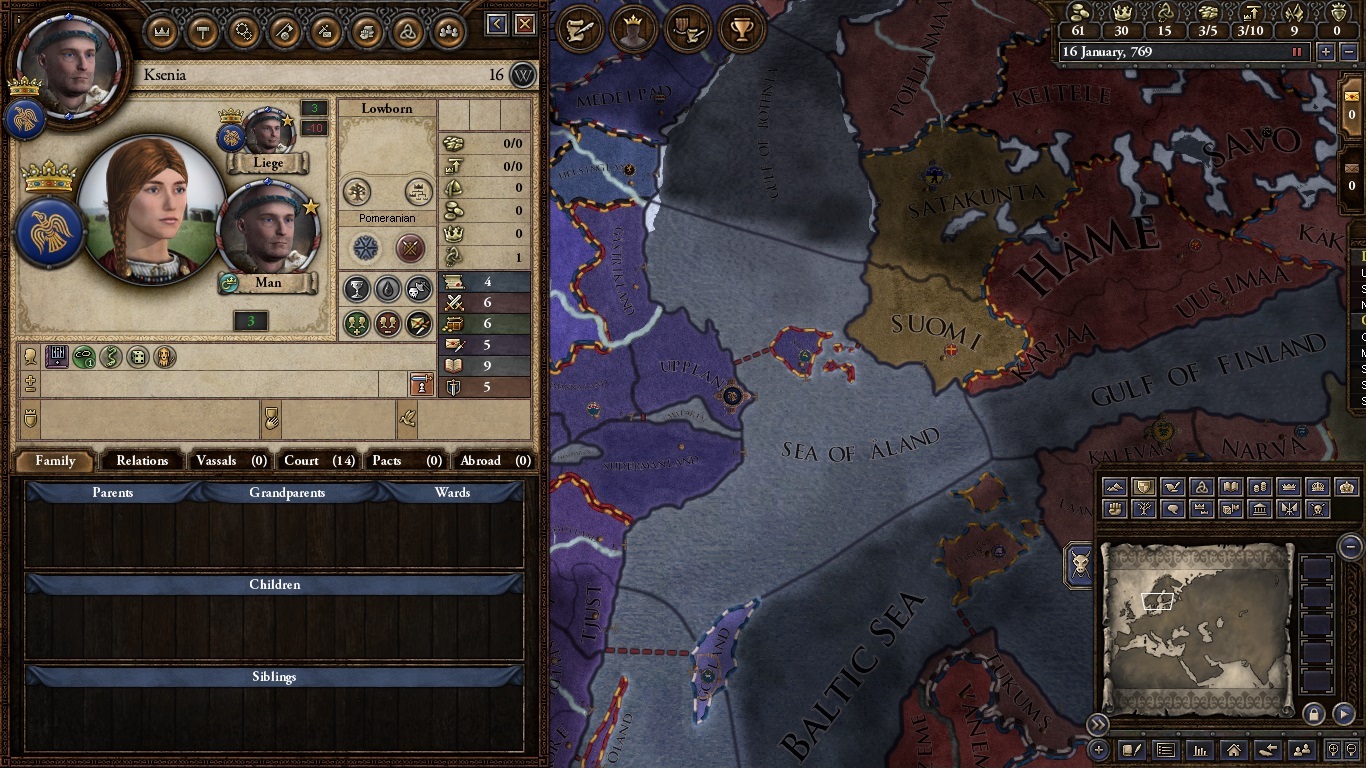This screenshot has width=1368, height=770.
Task: Click the home button below the minimap
Action: (1234, 749)
